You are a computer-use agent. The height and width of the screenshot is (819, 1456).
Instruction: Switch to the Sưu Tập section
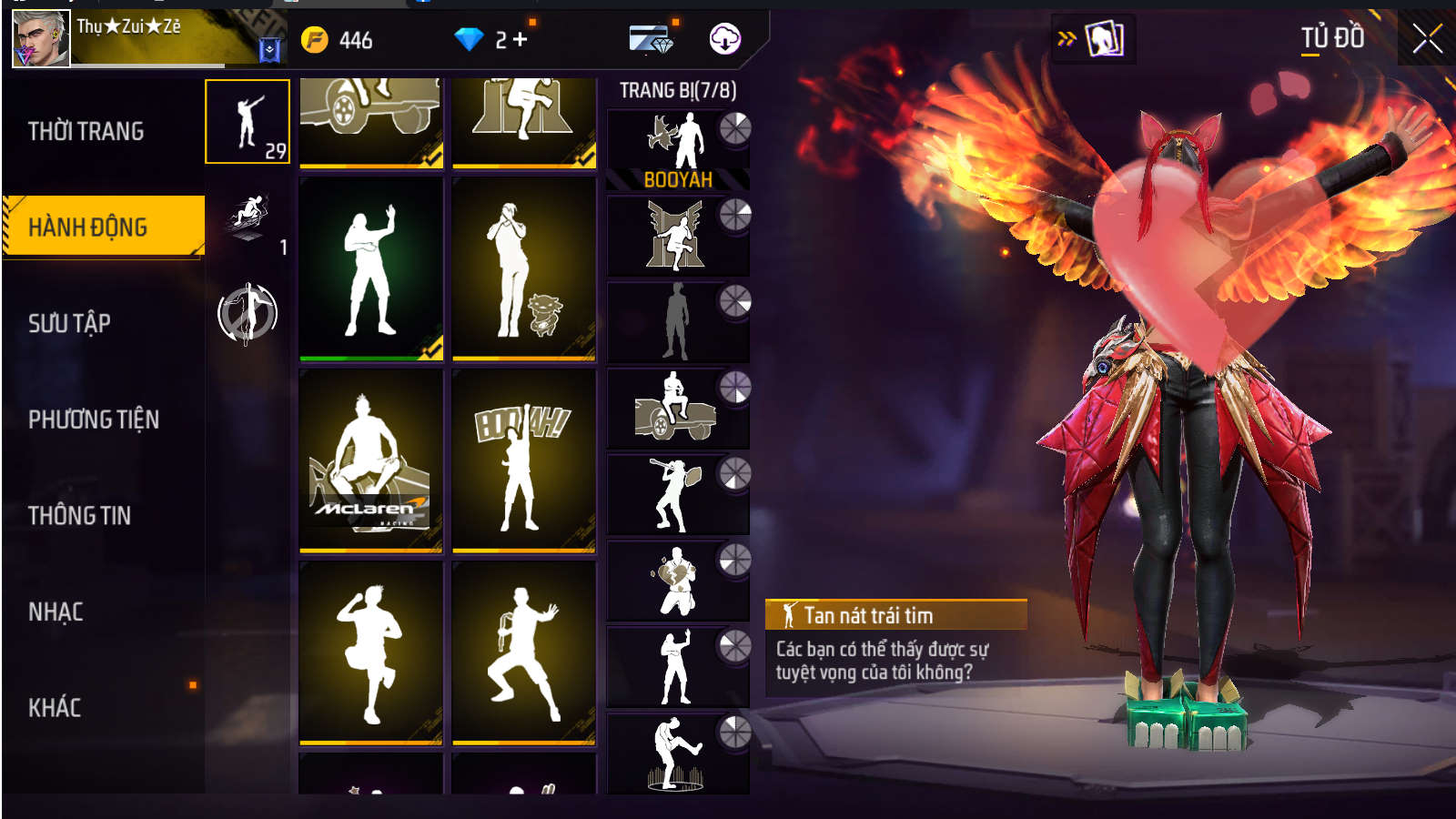tap(70, 323)
